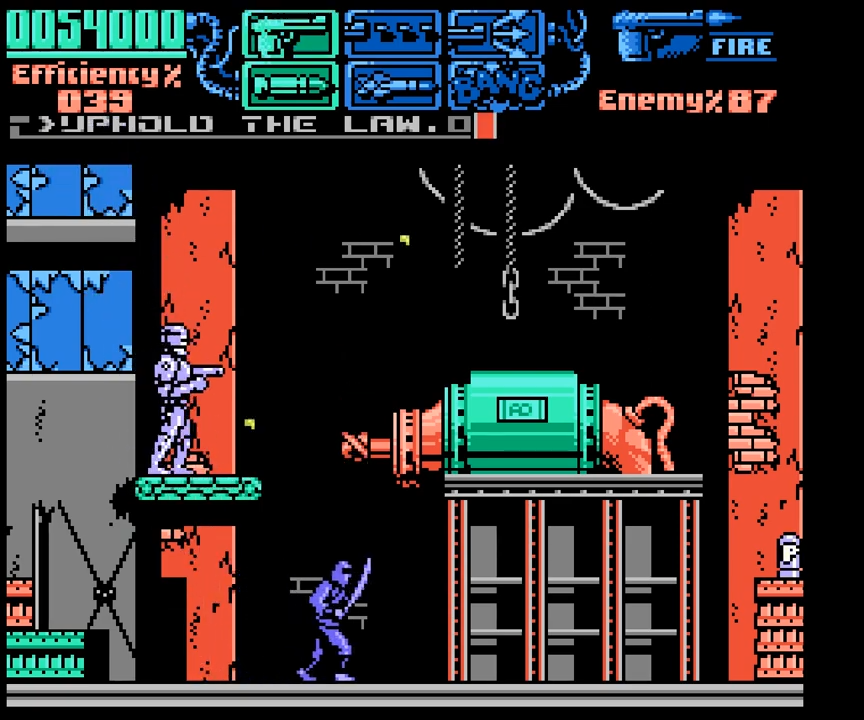Viewport: 864px width, 720px height.
Task: Choose the green bullet ammo slot
Action: (290, 86)
